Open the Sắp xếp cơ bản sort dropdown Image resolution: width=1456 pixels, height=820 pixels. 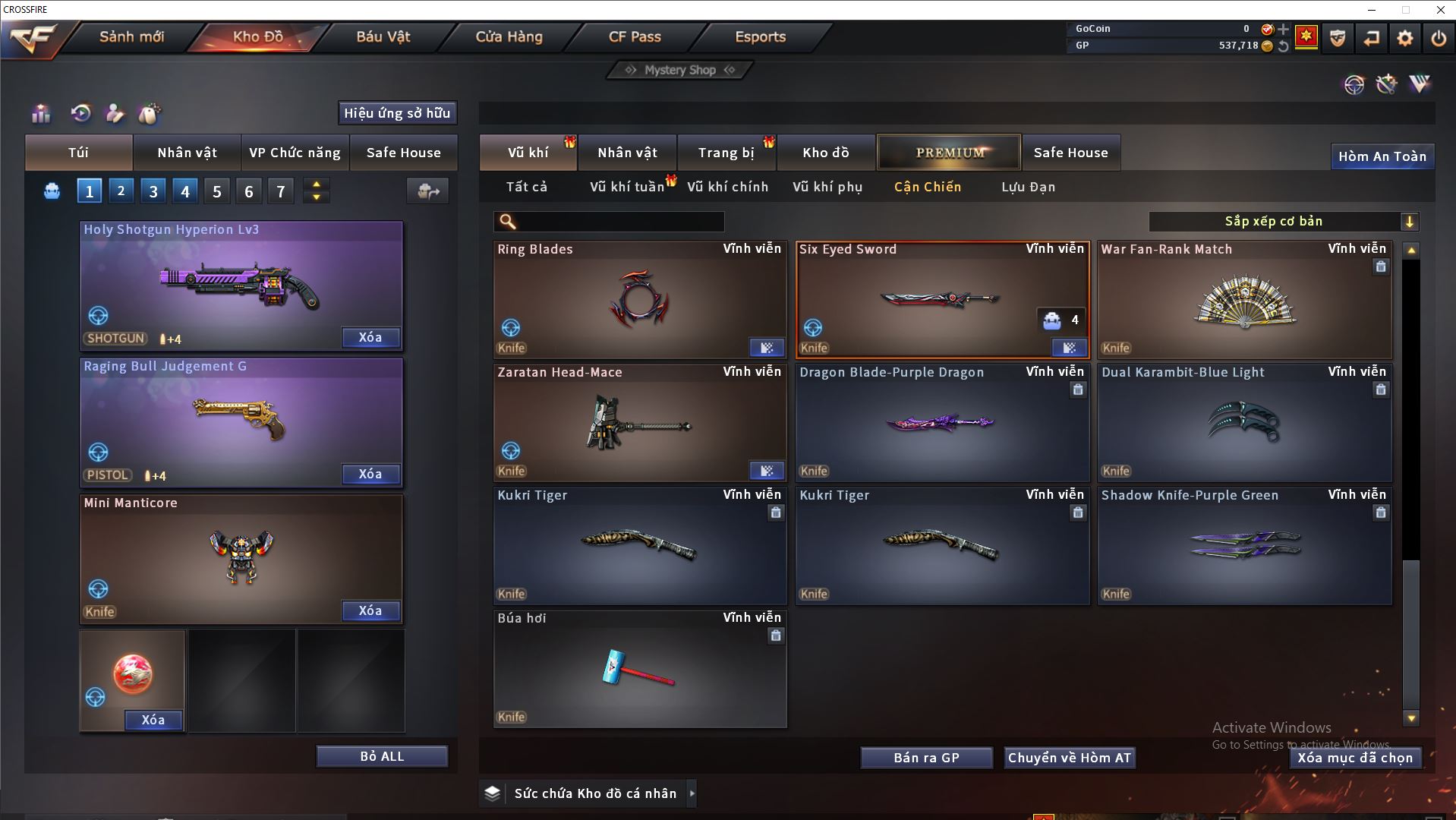click(x=1283, y=222)
